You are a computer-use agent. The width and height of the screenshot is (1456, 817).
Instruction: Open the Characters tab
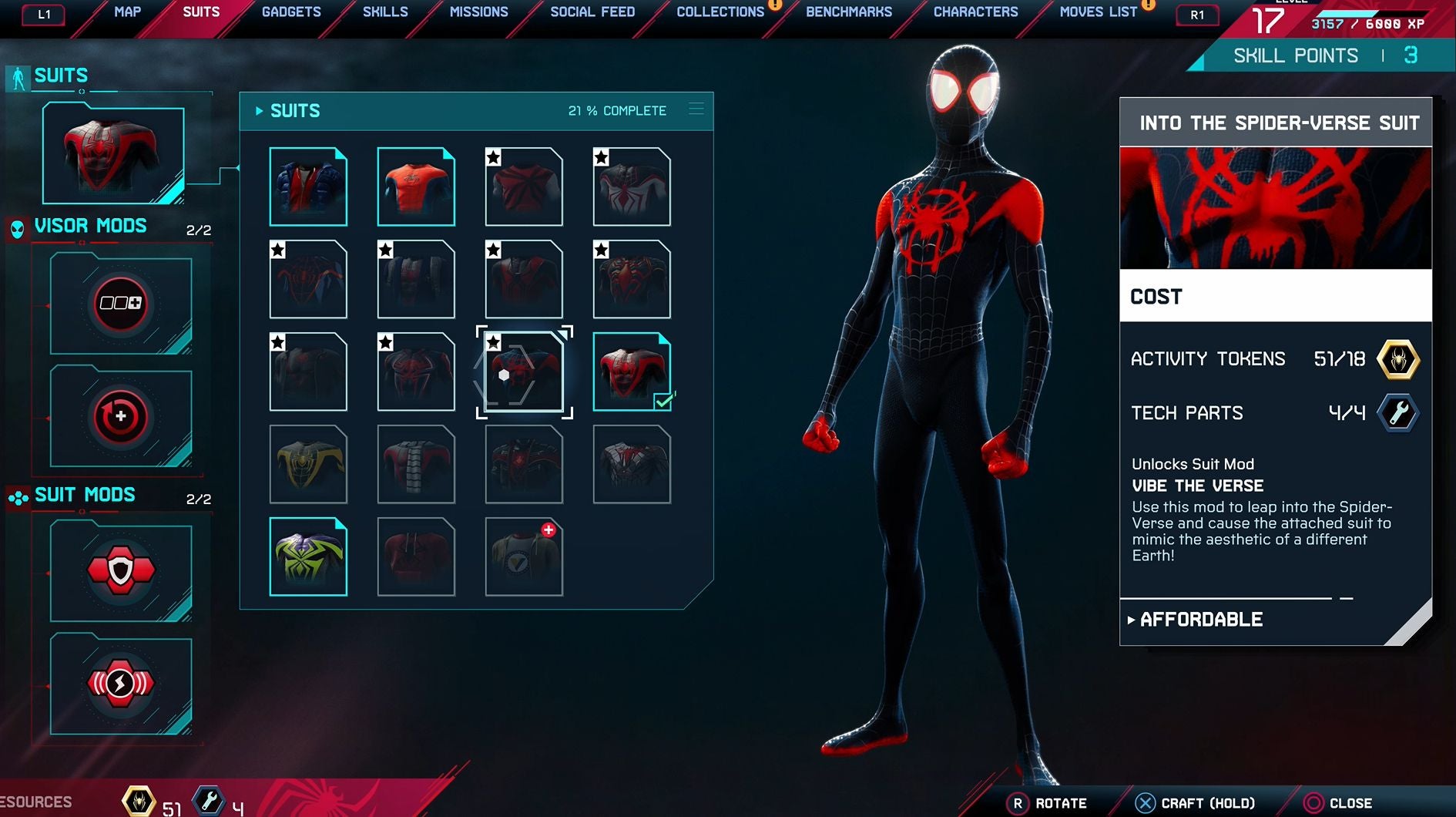975,12
